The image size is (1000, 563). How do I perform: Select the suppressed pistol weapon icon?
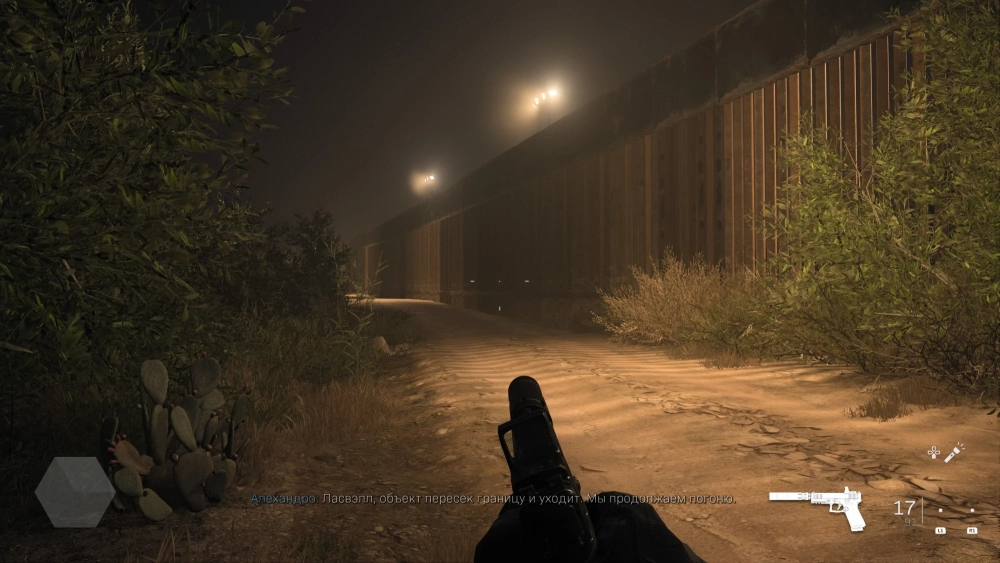coord(820,507)
